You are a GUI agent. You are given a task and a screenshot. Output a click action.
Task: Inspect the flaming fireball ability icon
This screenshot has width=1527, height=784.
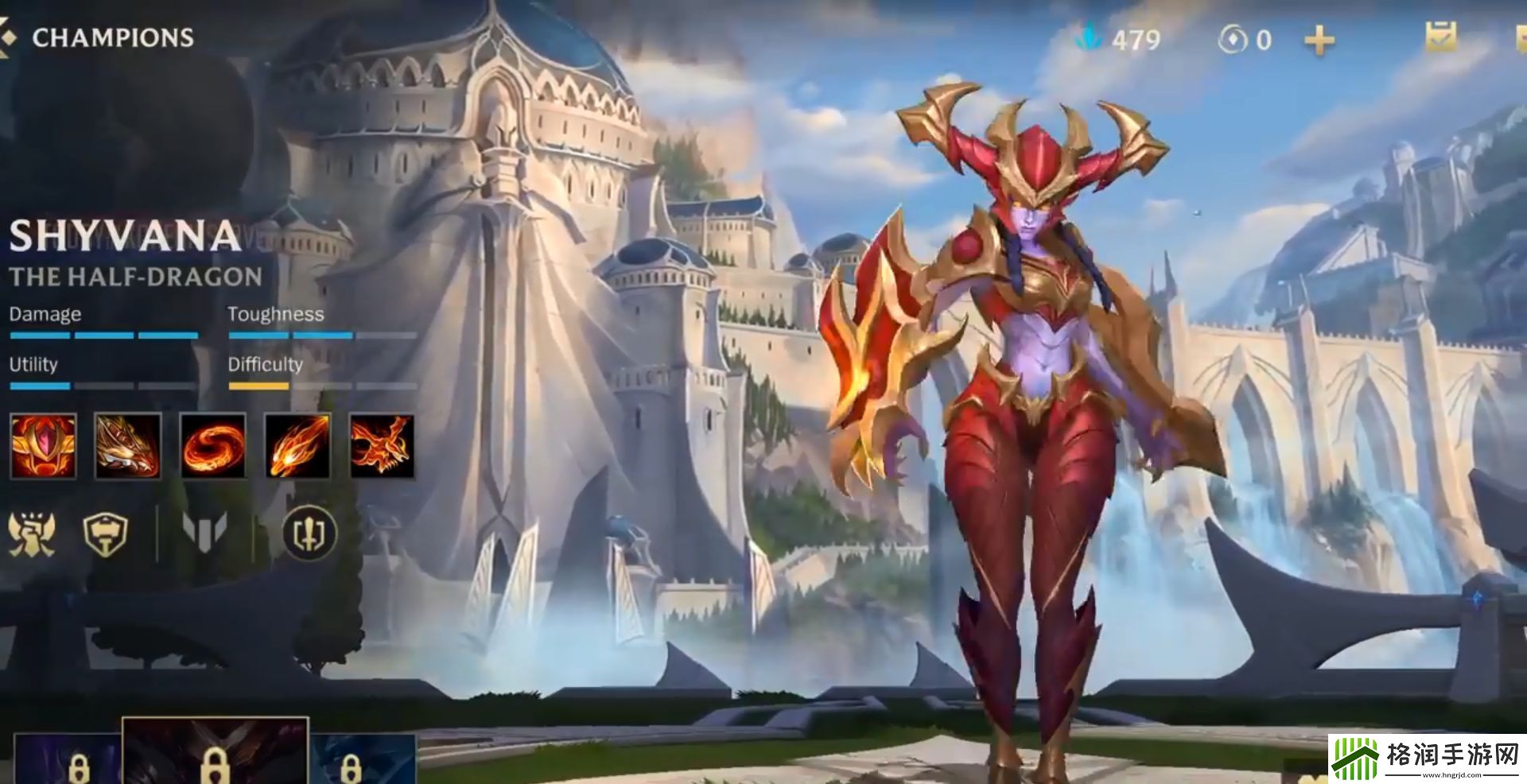297,446
